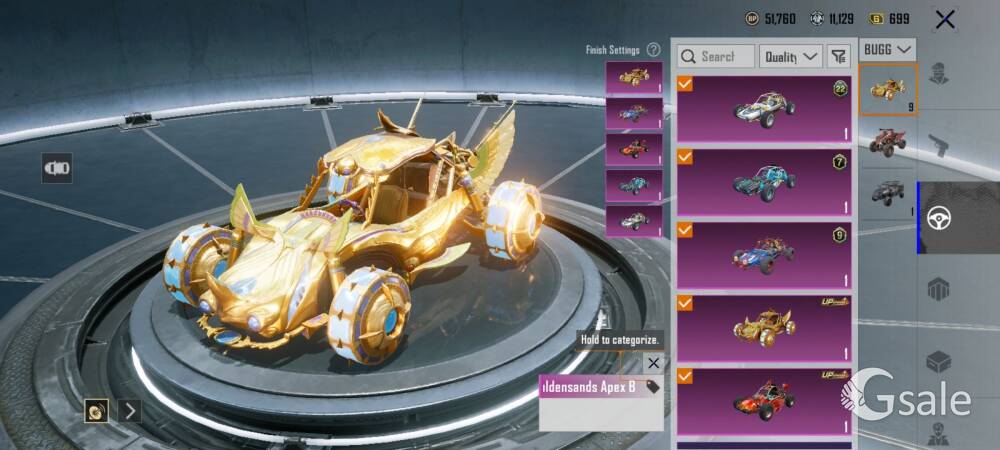Image resolution: width=1000 pixels, height=450 pixels.
Task: Choose the golden finish thumbnail under Finish Settings
Action: click(634, 77)
